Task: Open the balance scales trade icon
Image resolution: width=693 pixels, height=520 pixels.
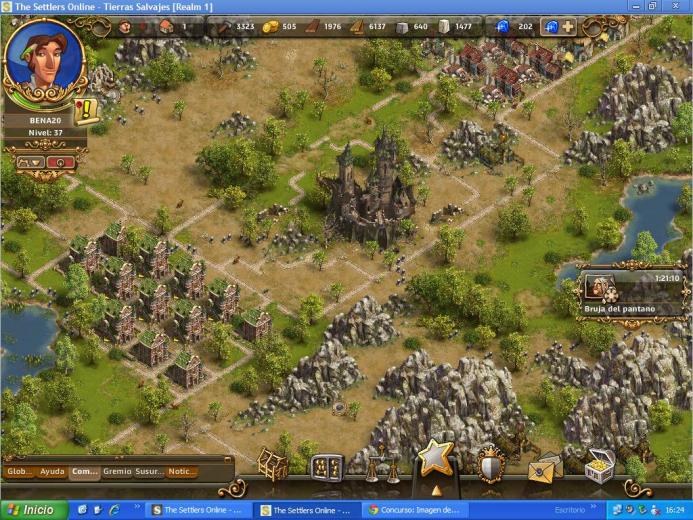Action: coord(380,465)
